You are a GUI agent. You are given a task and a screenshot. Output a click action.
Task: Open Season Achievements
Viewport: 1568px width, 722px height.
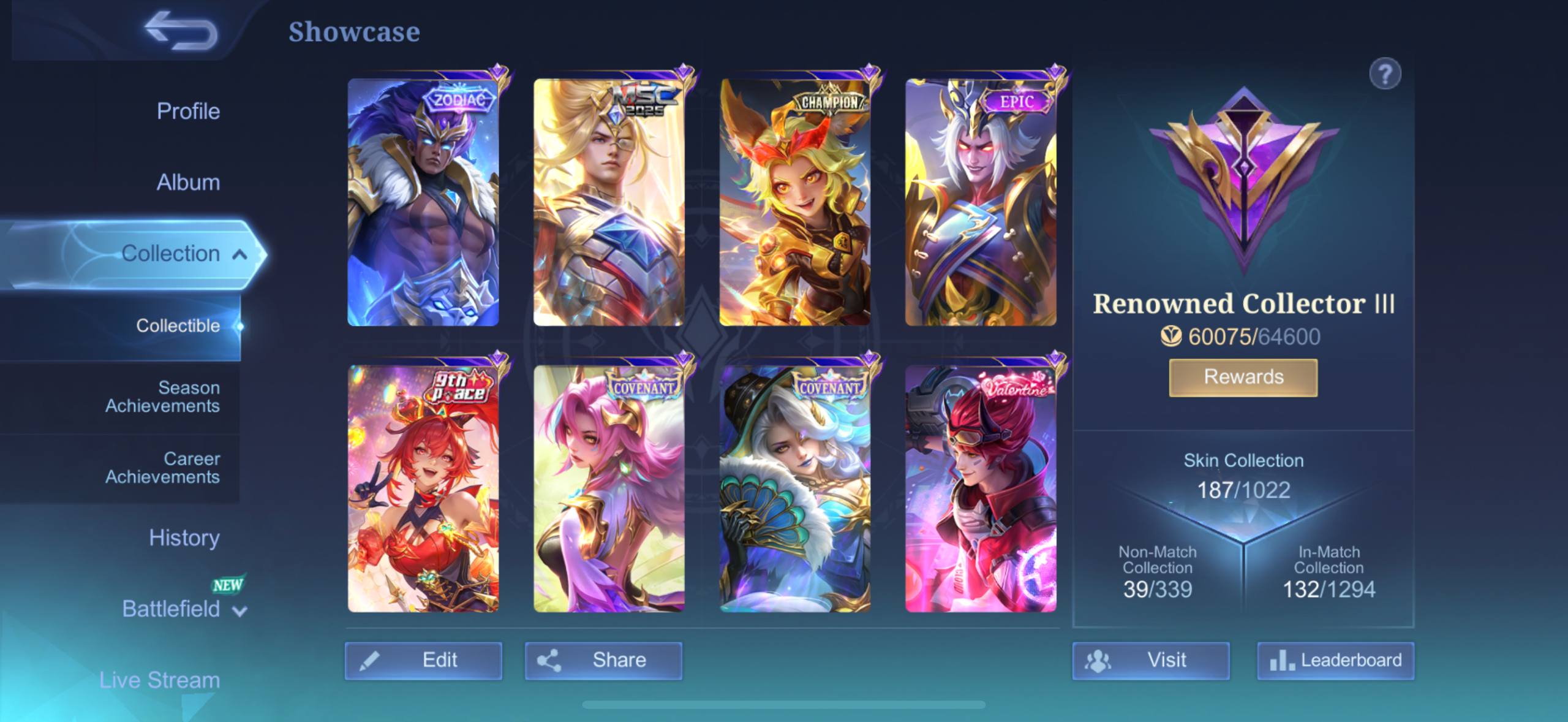162,397
